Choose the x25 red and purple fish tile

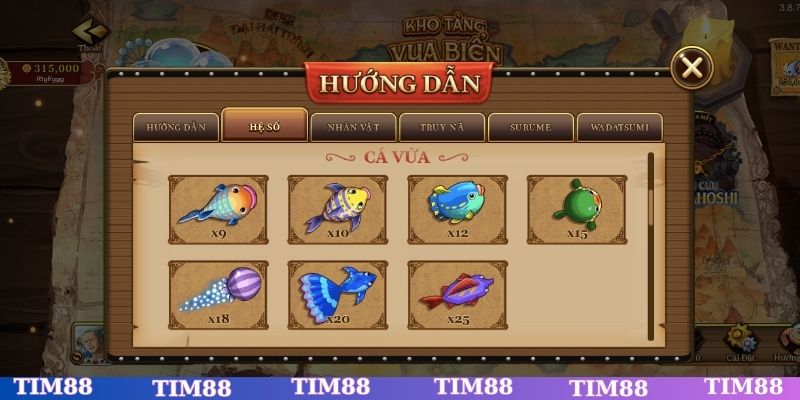point(457,295)
